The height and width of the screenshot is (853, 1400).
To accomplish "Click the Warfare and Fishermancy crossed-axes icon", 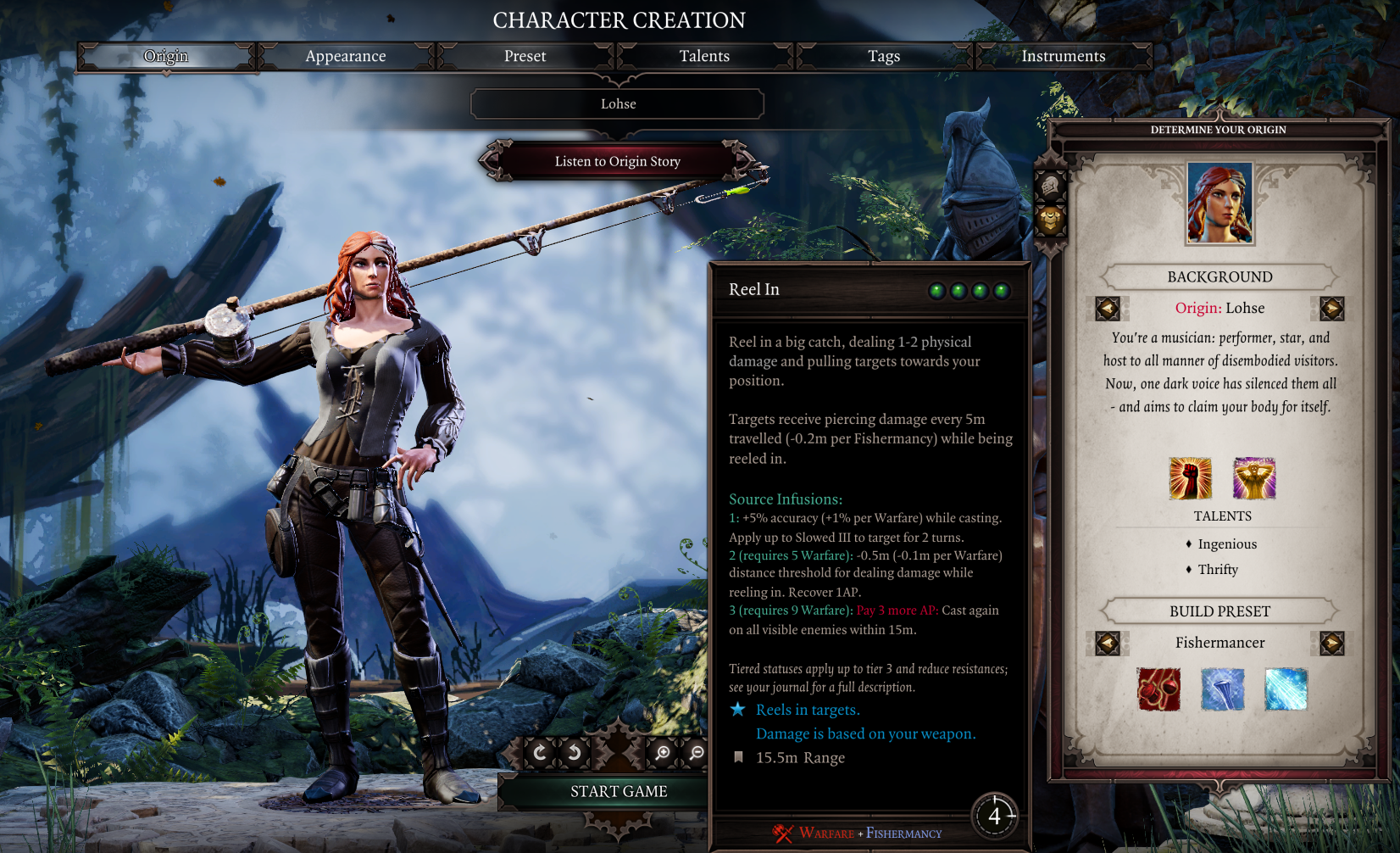I will point(782,833).
